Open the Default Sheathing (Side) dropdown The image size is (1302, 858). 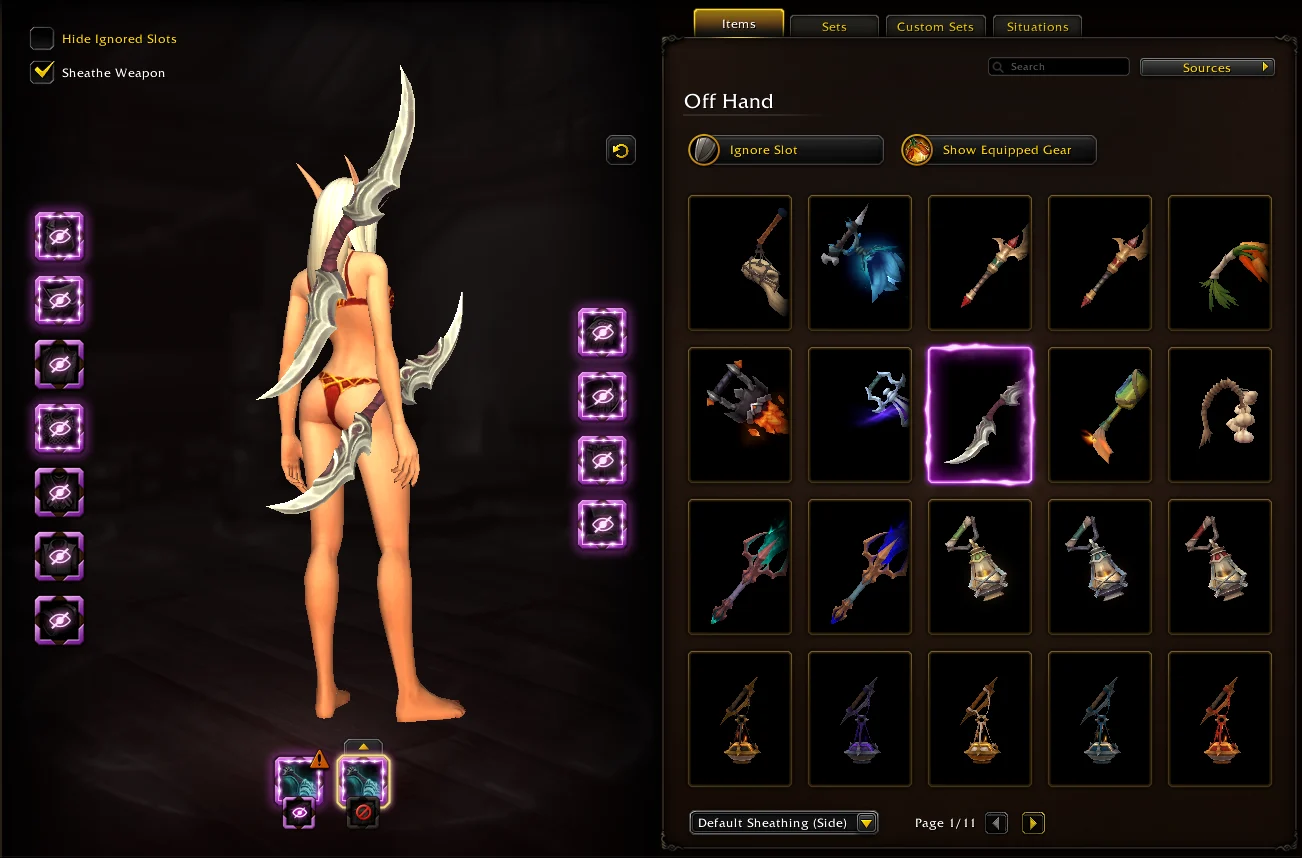coord(784,823)
